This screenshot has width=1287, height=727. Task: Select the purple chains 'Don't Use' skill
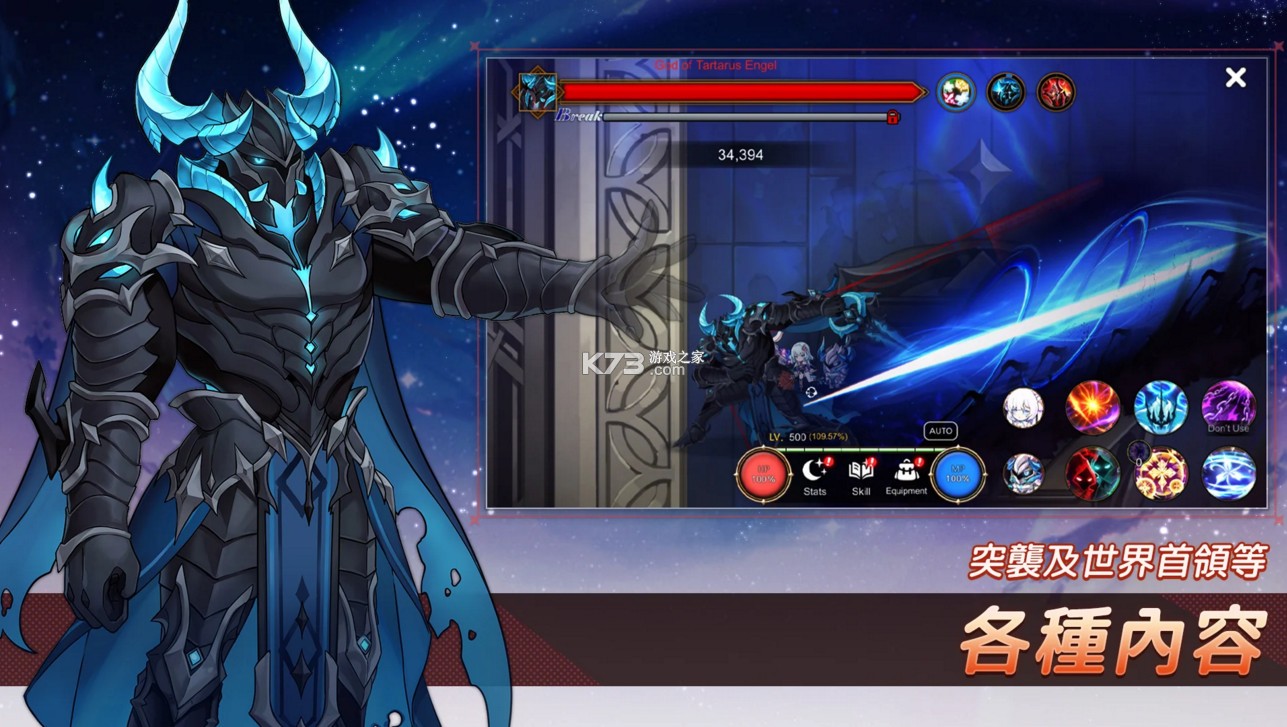(1228, 407)
